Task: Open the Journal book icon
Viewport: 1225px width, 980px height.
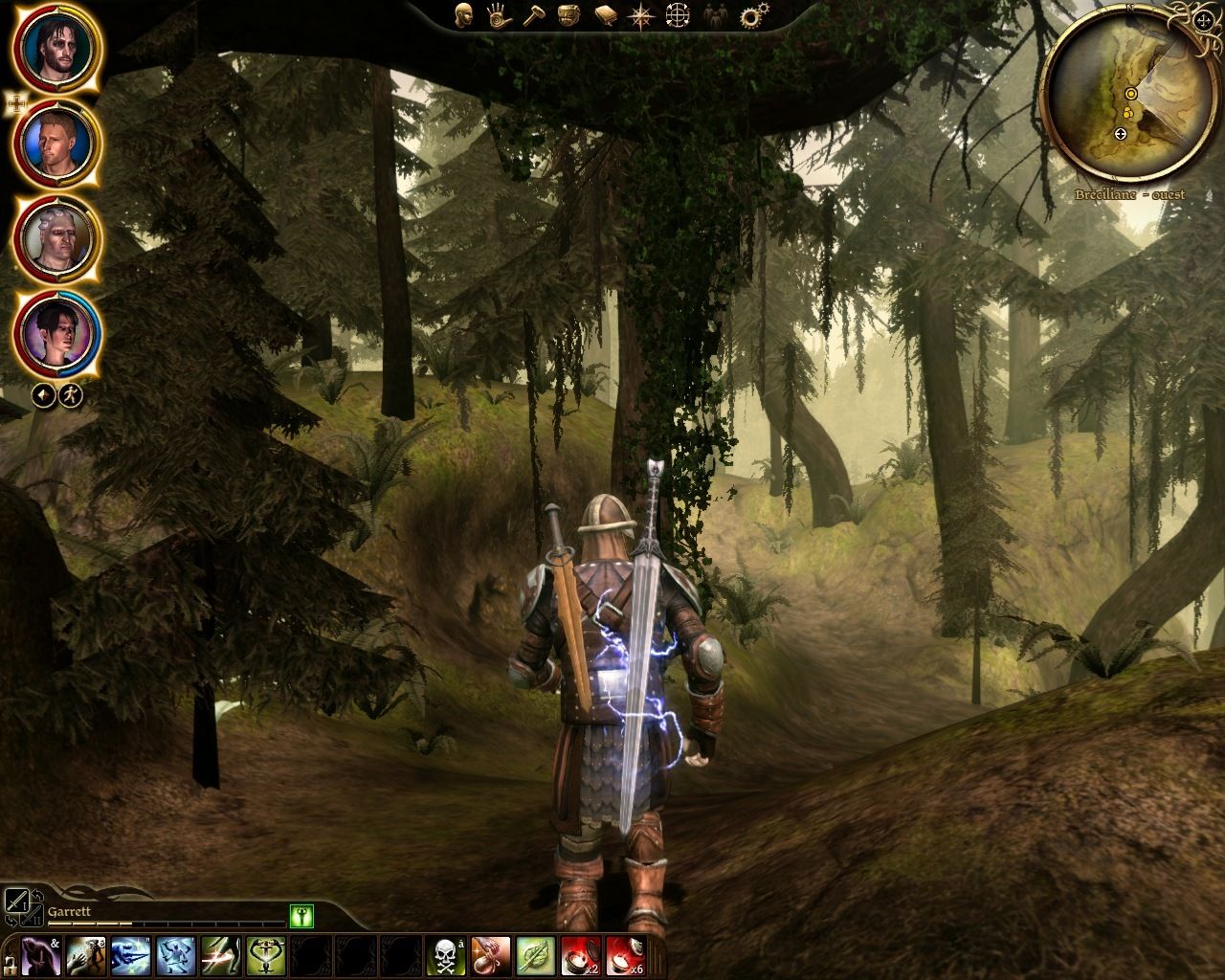Action: click(604, 16)
